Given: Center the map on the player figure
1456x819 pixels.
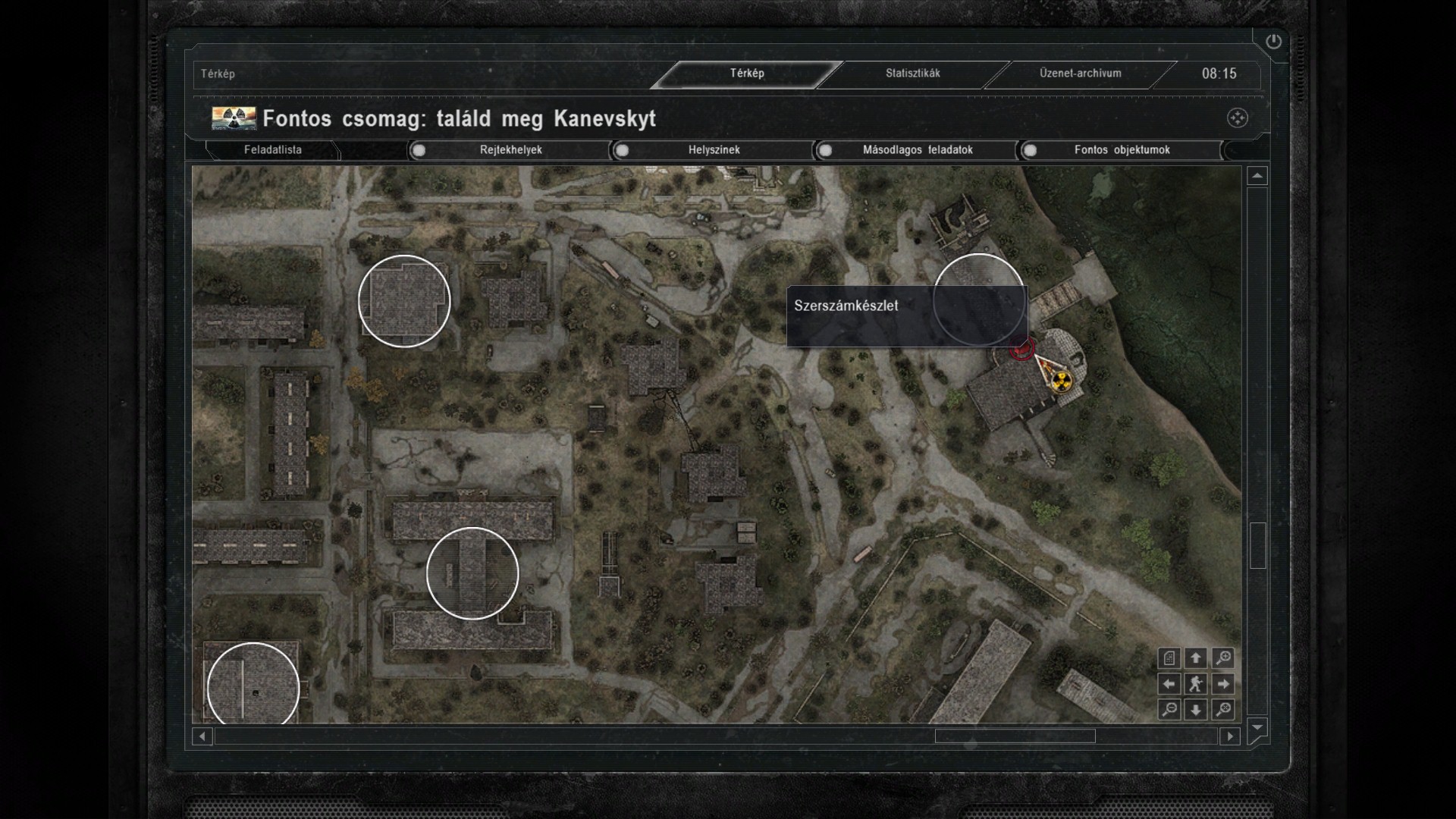Looking at the screenshot, I should 1196,684.
